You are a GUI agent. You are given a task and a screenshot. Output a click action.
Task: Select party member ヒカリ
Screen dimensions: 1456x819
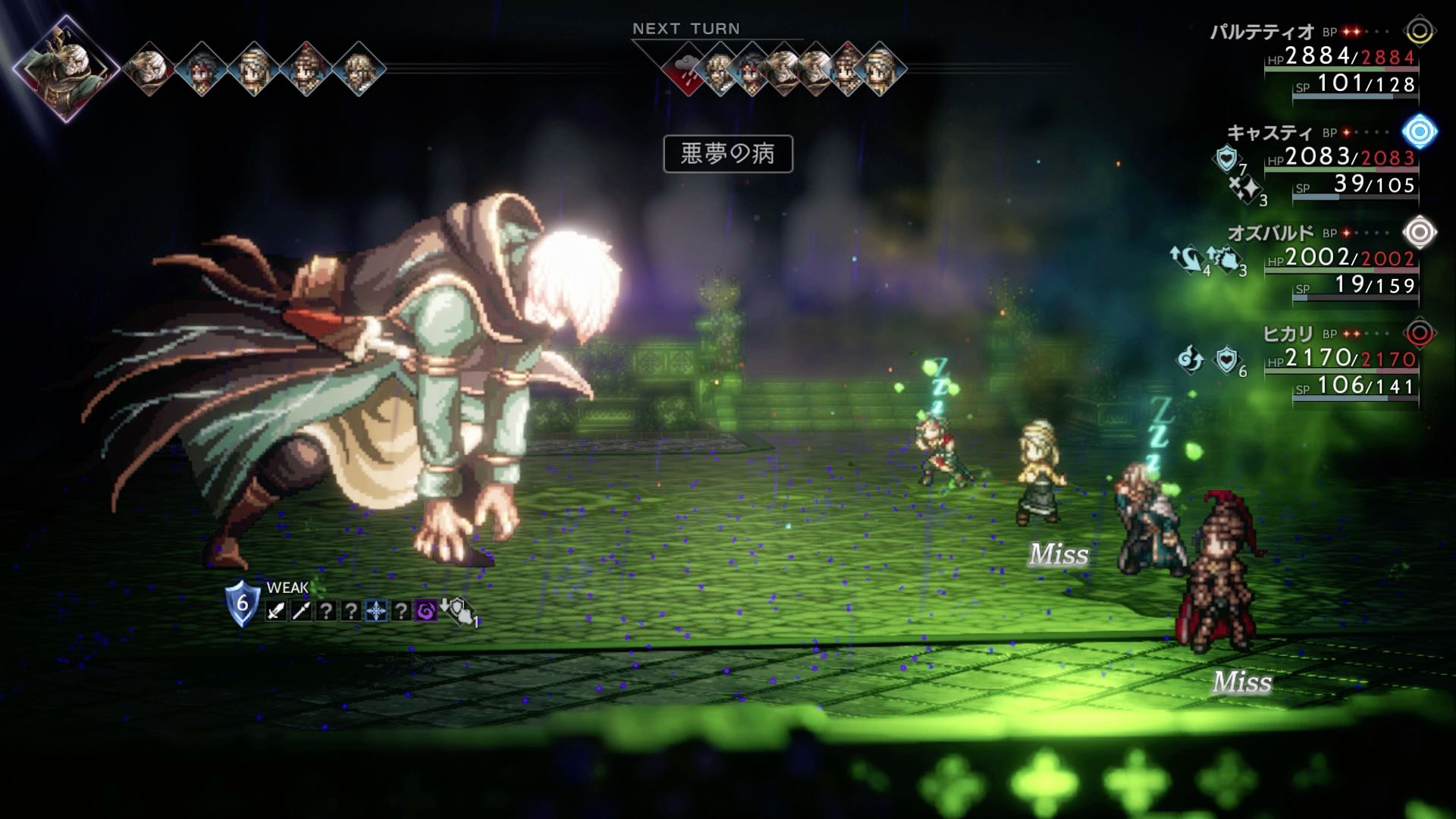(1288, 334)
